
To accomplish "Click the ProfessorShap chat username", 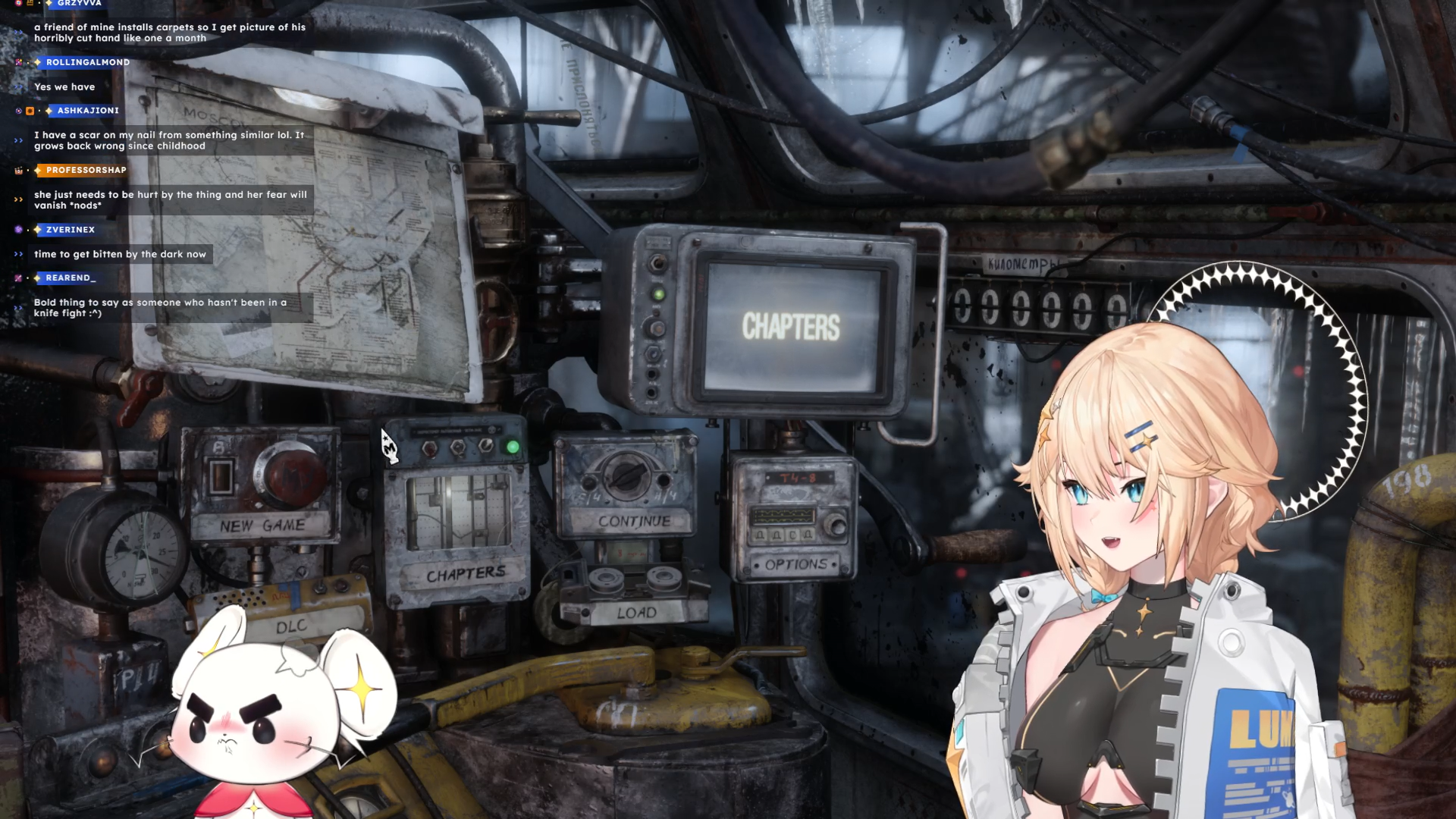I will pos(86,170).
